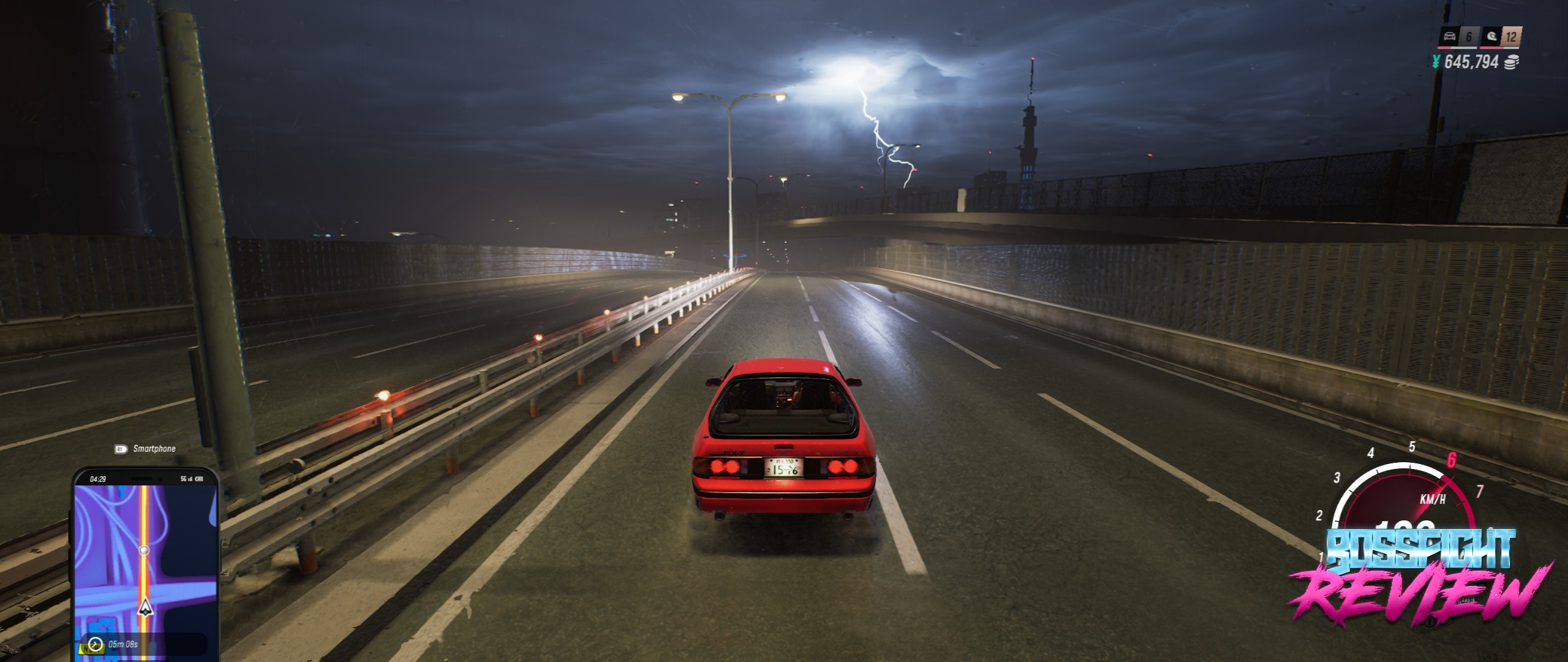The image size is (1568, 662).
Task: Click the car level icon
Action: click(1449, 37)
